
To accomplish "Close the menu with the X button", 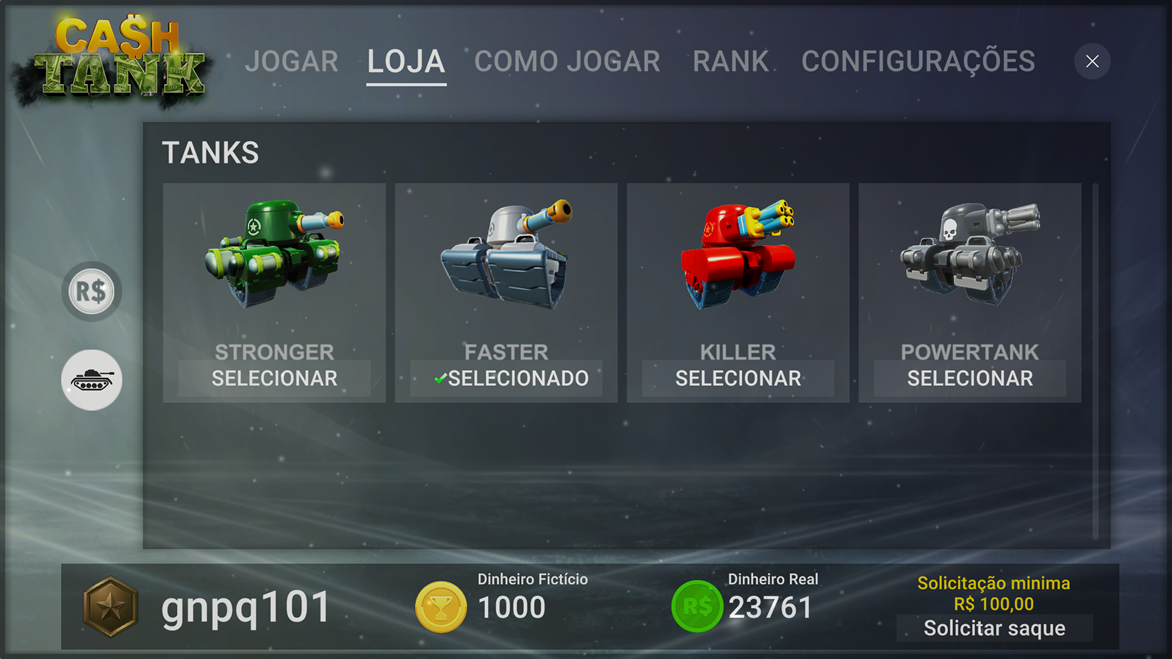I will point(1092,62).
